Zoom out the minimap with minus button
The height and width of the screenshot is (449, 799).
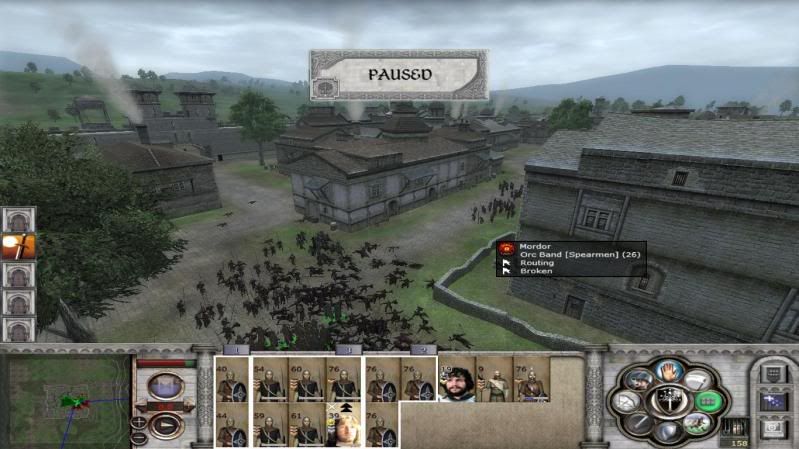click(139, 437)
